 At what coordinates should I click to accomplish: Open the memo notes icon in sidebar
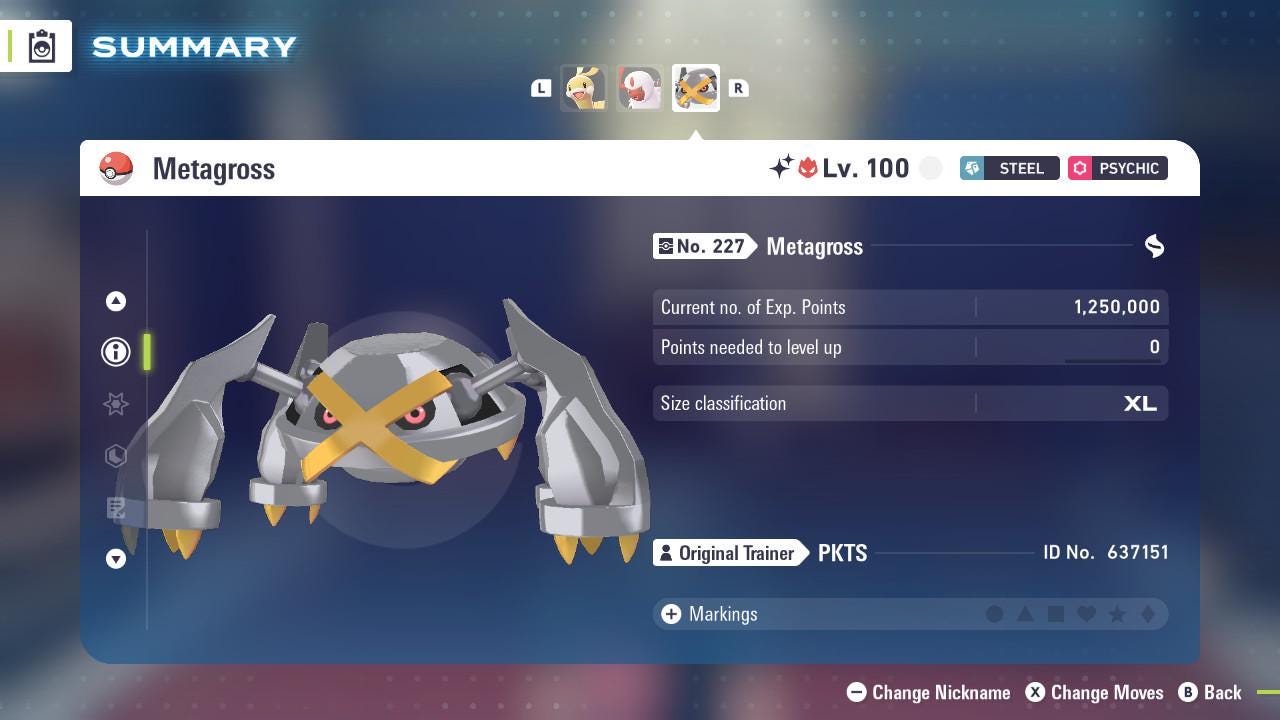[115, 508]
